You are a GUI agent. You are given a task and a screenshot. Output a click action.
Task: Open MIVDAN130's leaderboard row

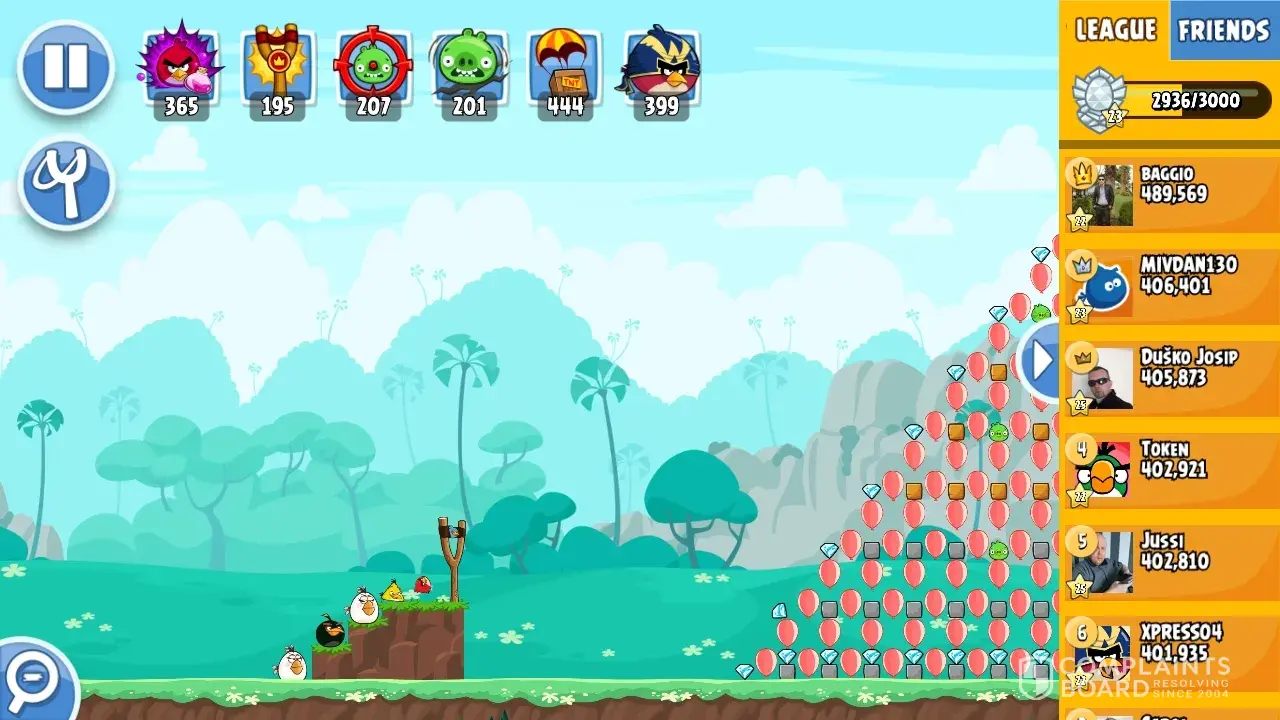pos(1170,286)
